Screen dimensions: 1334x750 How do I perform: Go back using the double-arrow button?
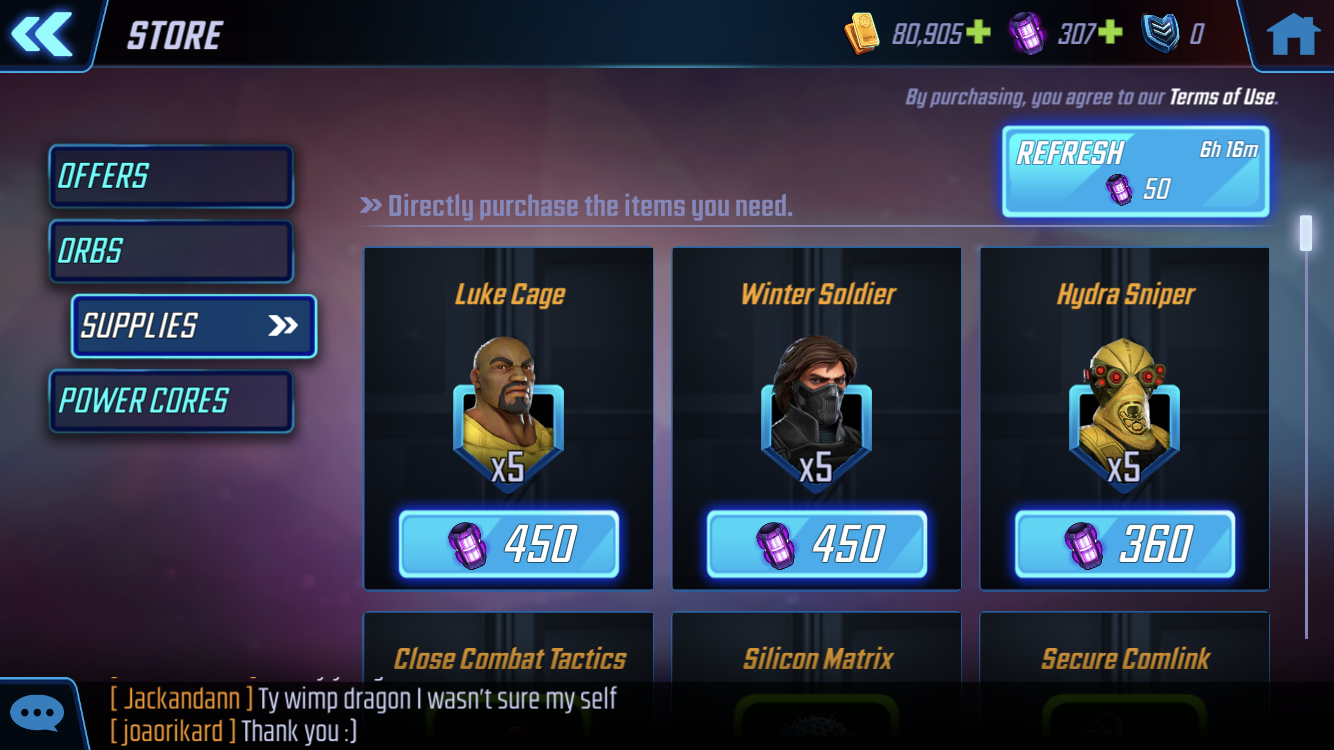point(42,34)
